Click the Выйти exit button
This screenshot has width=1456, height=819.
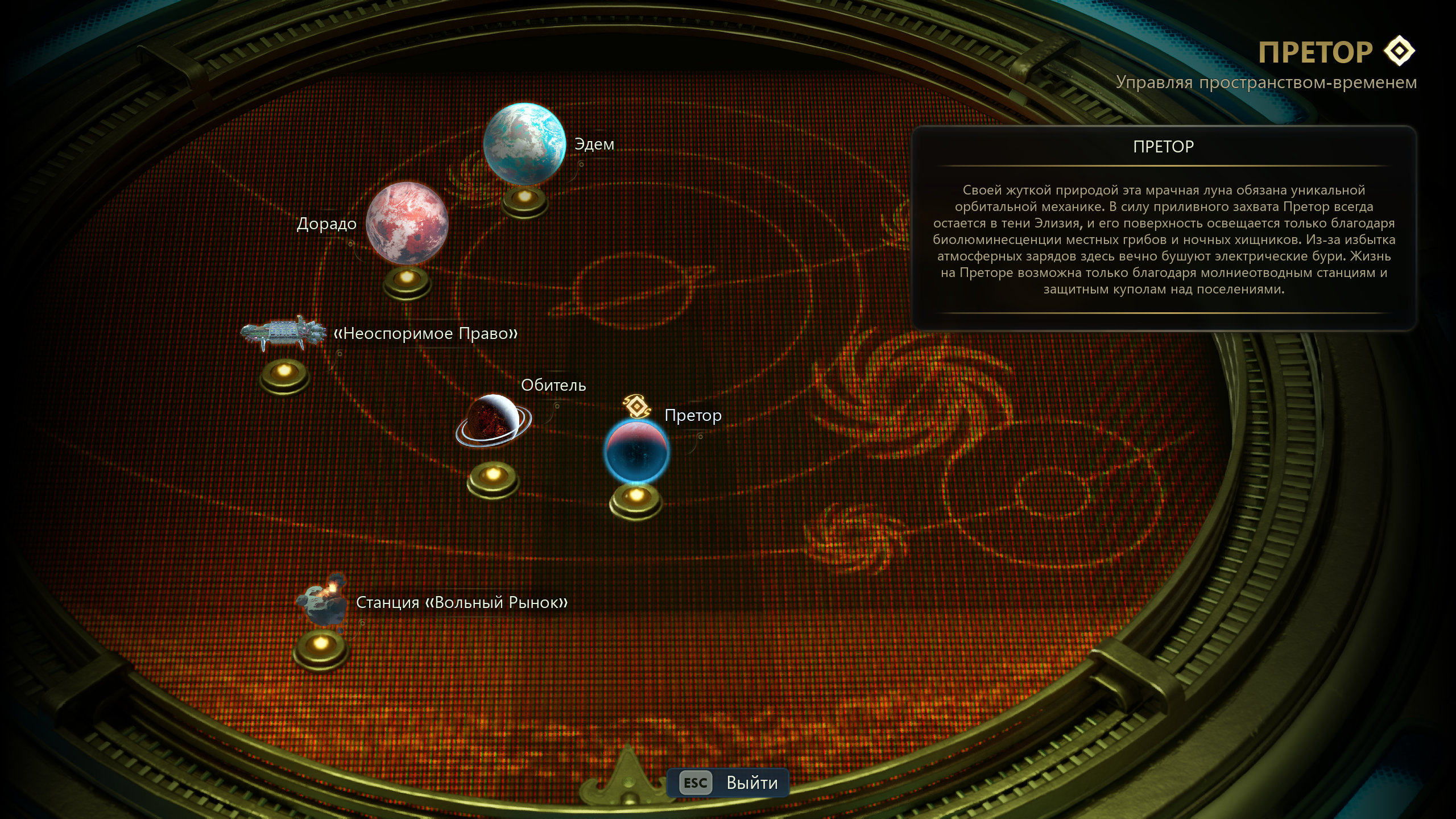(x=729, y=783)
